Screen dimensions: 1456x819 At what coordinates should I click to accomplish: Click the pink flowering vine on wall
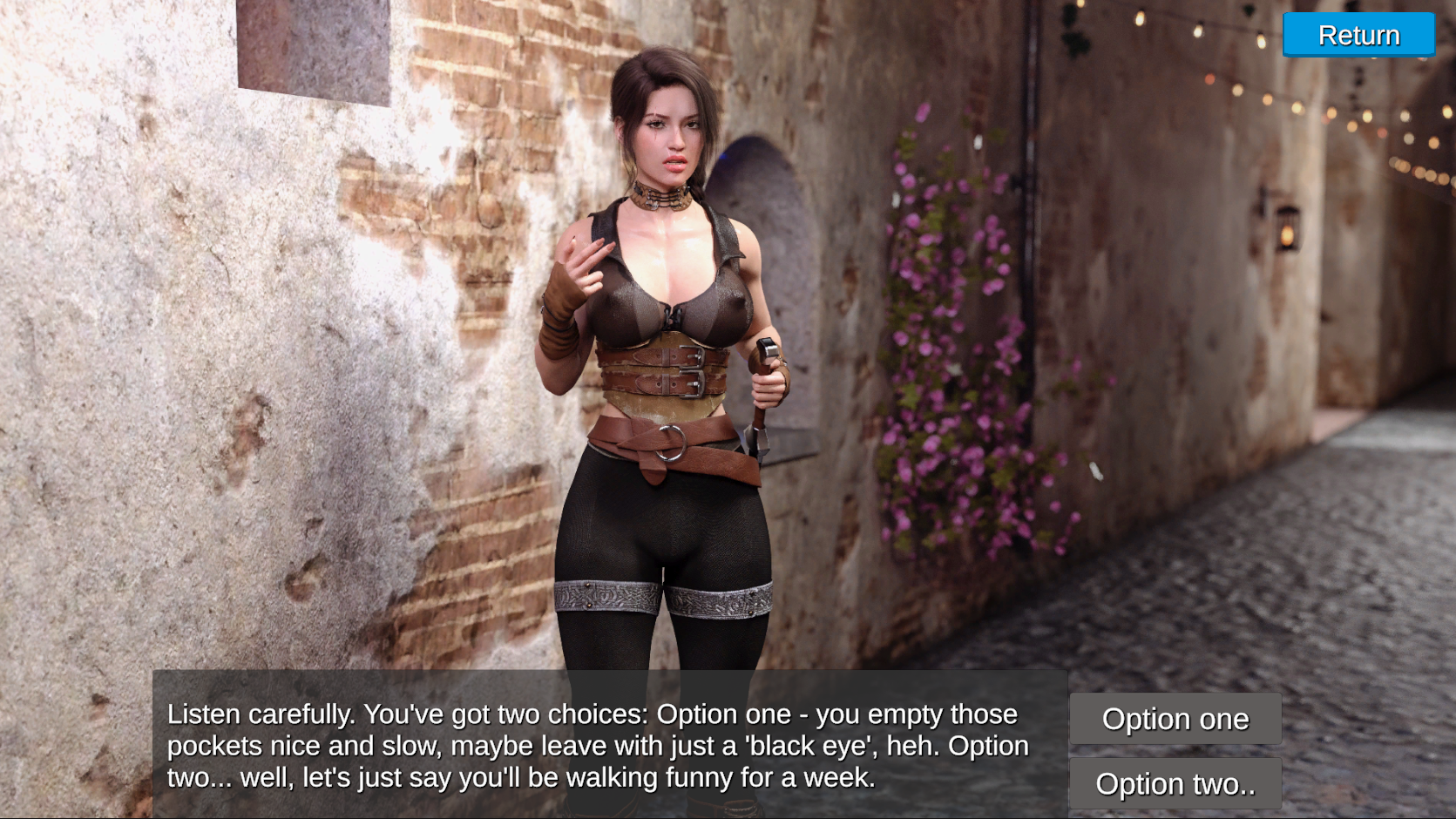coord(950,349)
